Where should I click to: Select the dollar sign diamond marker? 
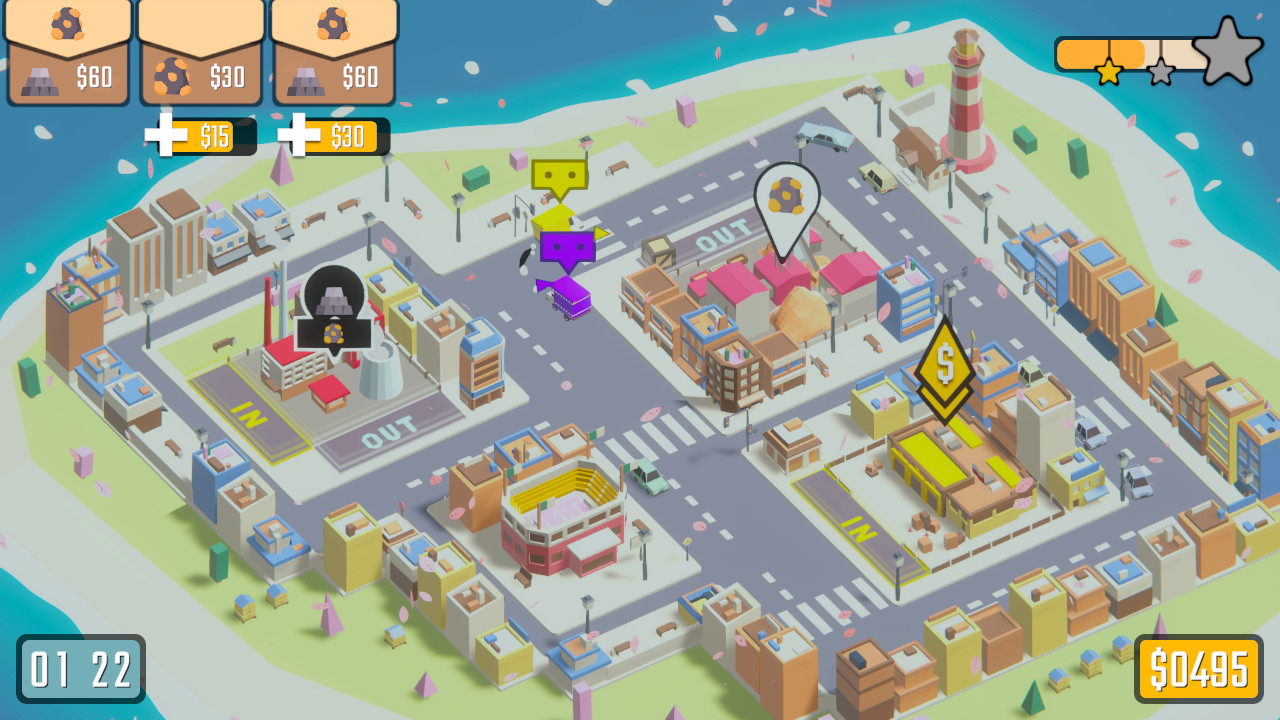coord(945,365)
